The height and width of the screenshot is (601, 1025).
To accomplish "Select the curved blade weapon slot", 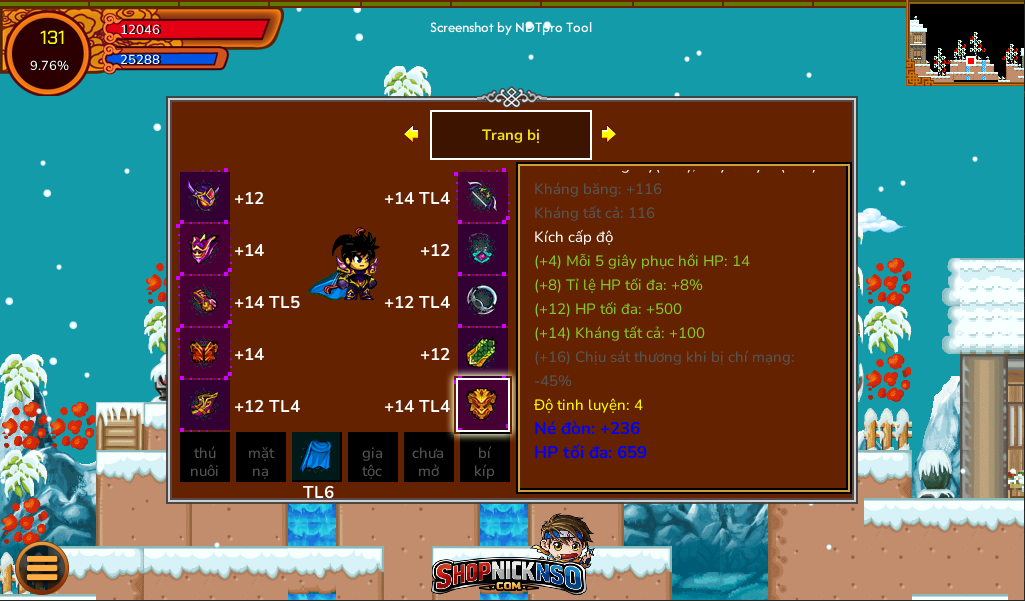I will coord(483,197).
